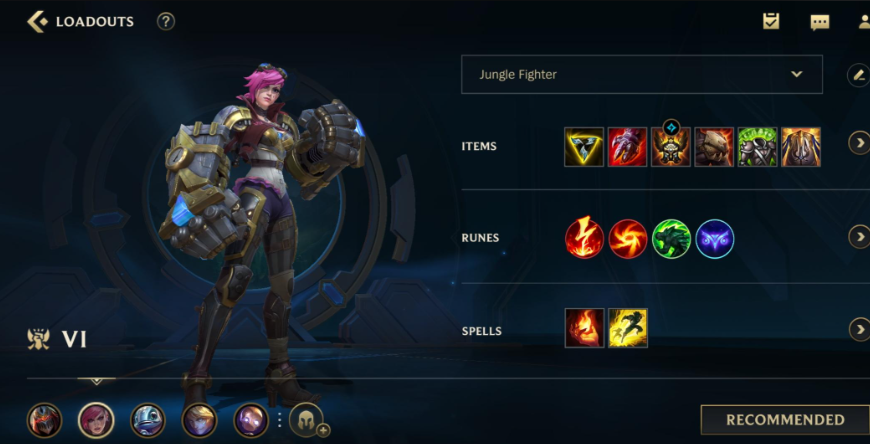This screenshot has height=444, width=870.
Task: Choose the red swirl rune
Action: (628, 239)
